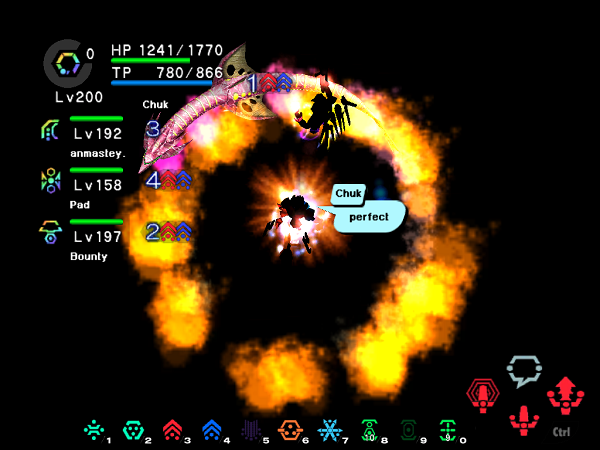Activate the teal hexagon quick-slot numbered 2
The image size is (600, 450).
click(131, 430)
